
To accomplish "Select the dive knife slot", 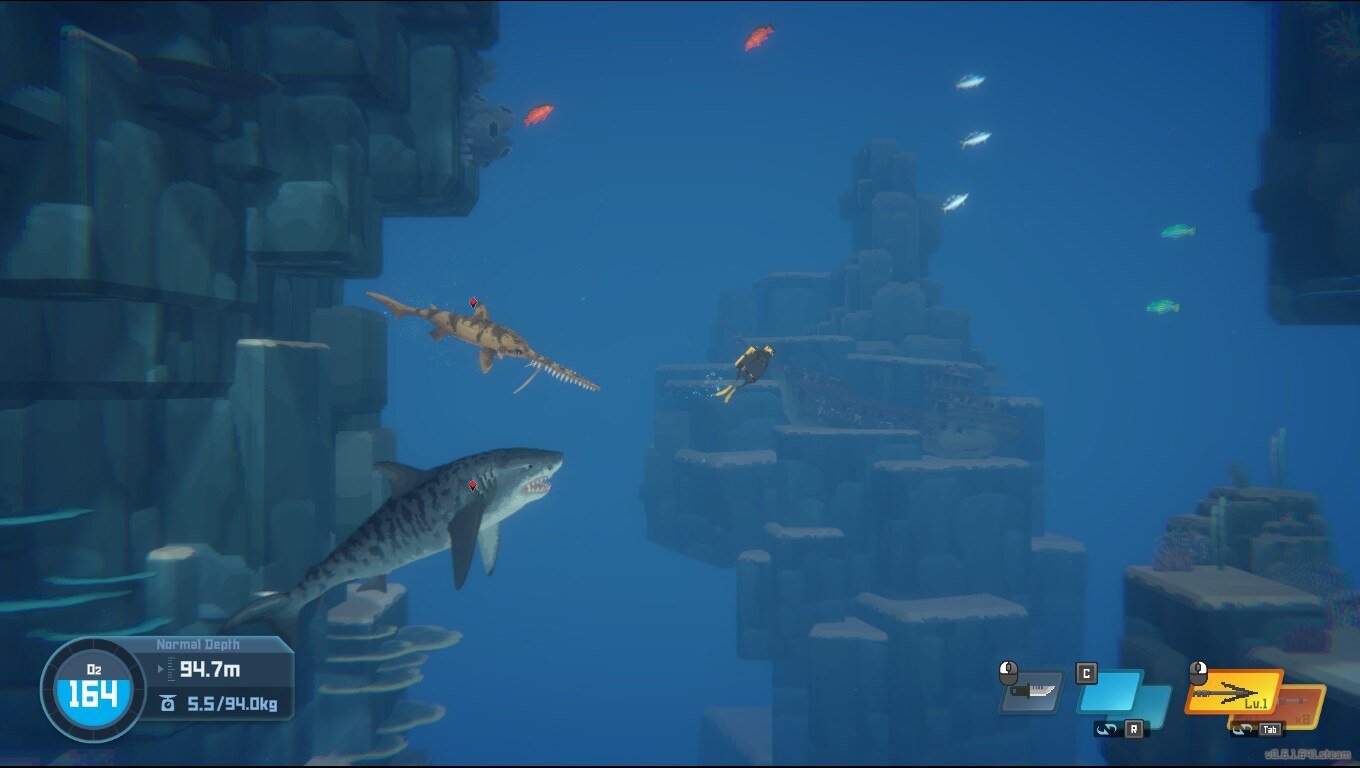I will tap(1032, 692).
